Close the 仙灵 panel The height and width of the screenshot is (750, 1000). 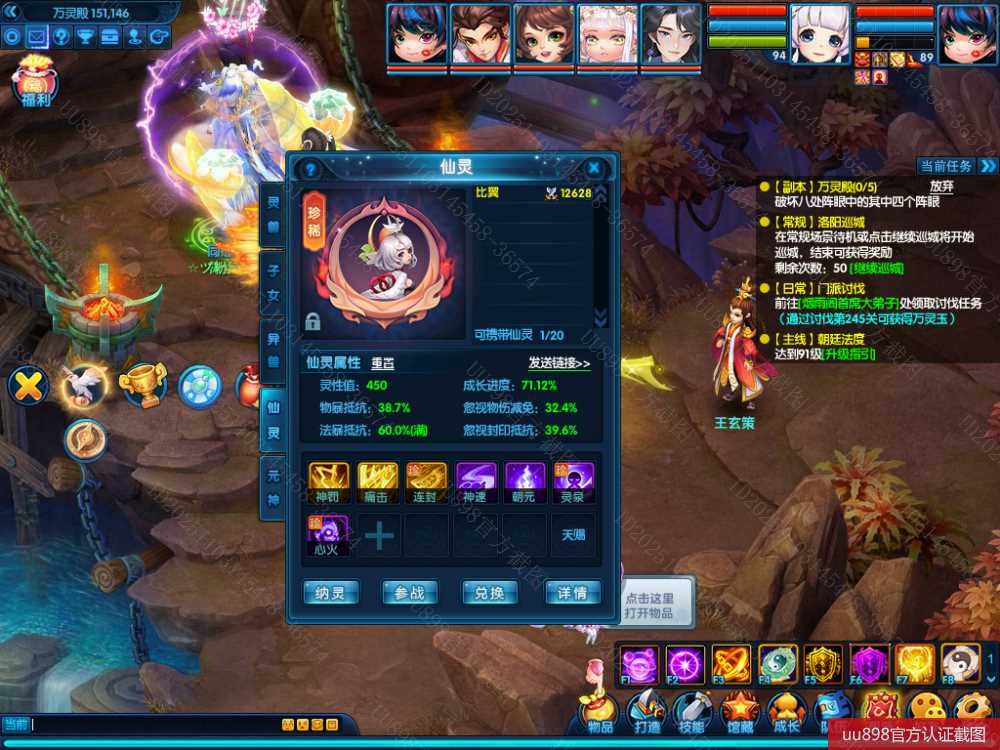click(x=594, y=168)
